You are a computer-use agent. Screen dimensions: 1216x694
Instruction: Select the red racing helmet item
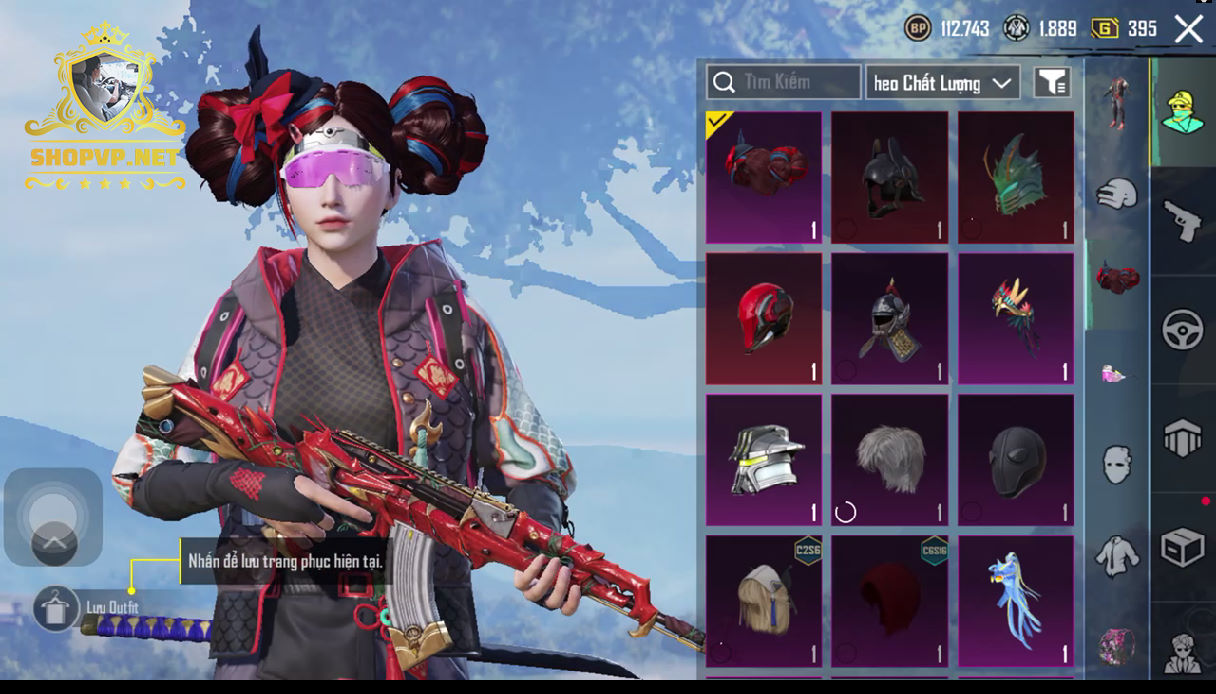point(764,318)
